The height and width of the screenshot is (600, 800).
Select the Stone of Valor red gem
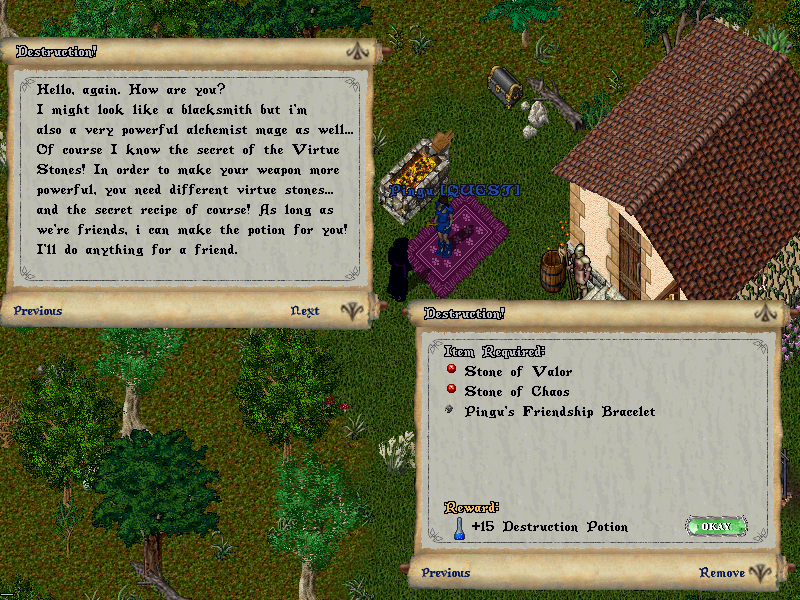click(x=452, y=370)
